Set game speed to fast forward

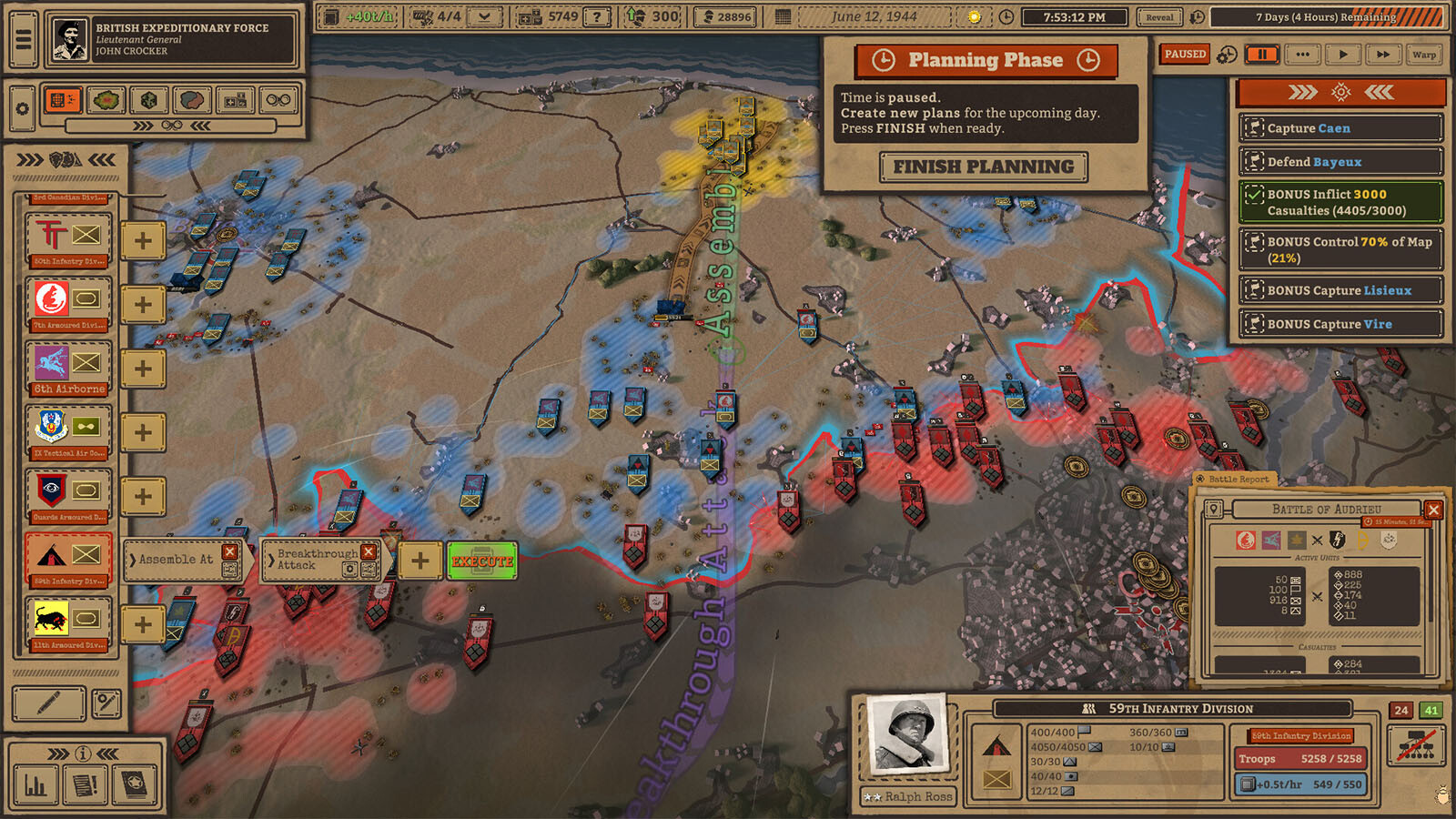[1383, 55]
